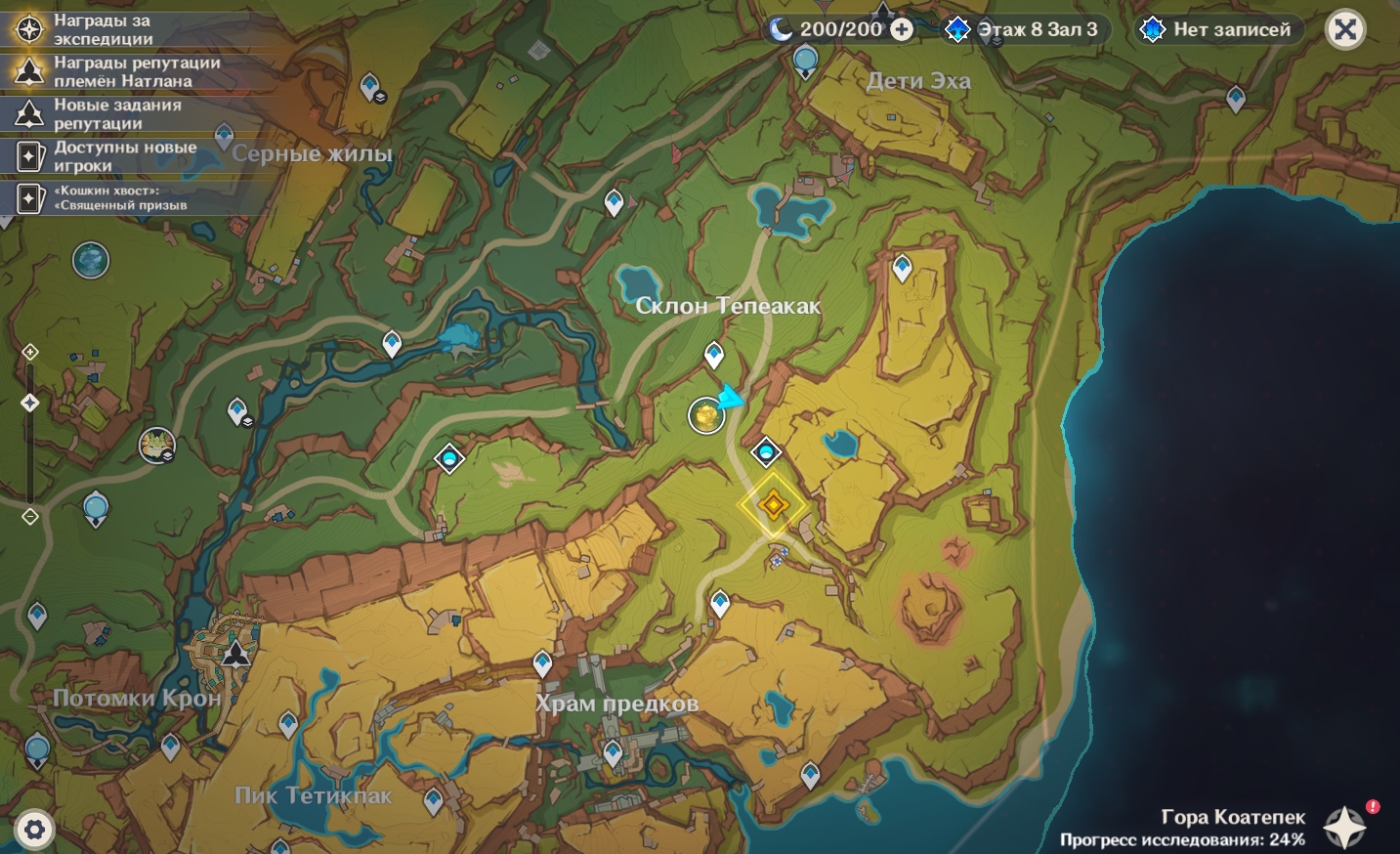The image size is (1400, 854).
Task: Select the Потомки Крон settlement icon
Action: [235, 652]
